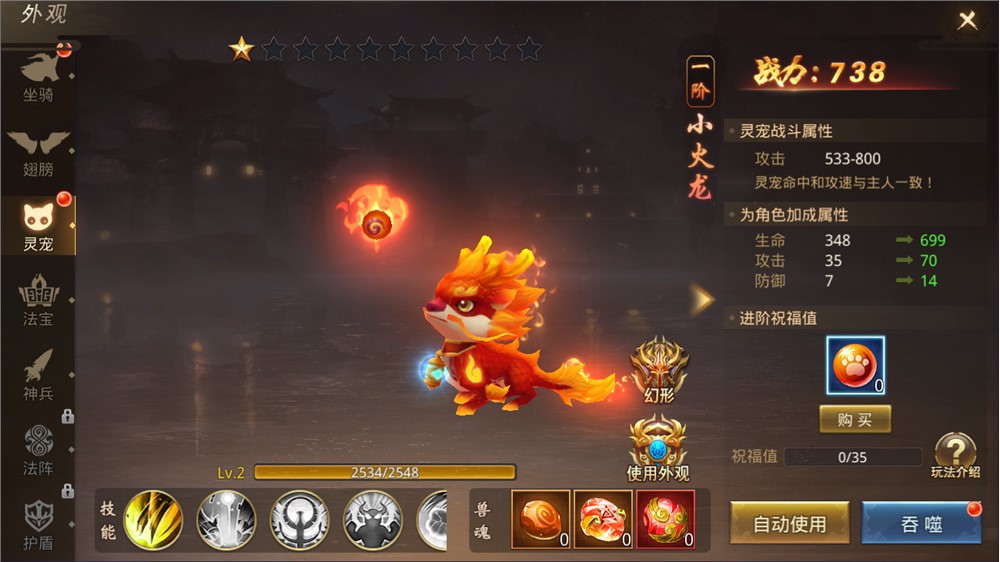The height and width of the screenshot is (562, 1000).
Task: Select the paw print blessing item
Action: tap(855, 366)
